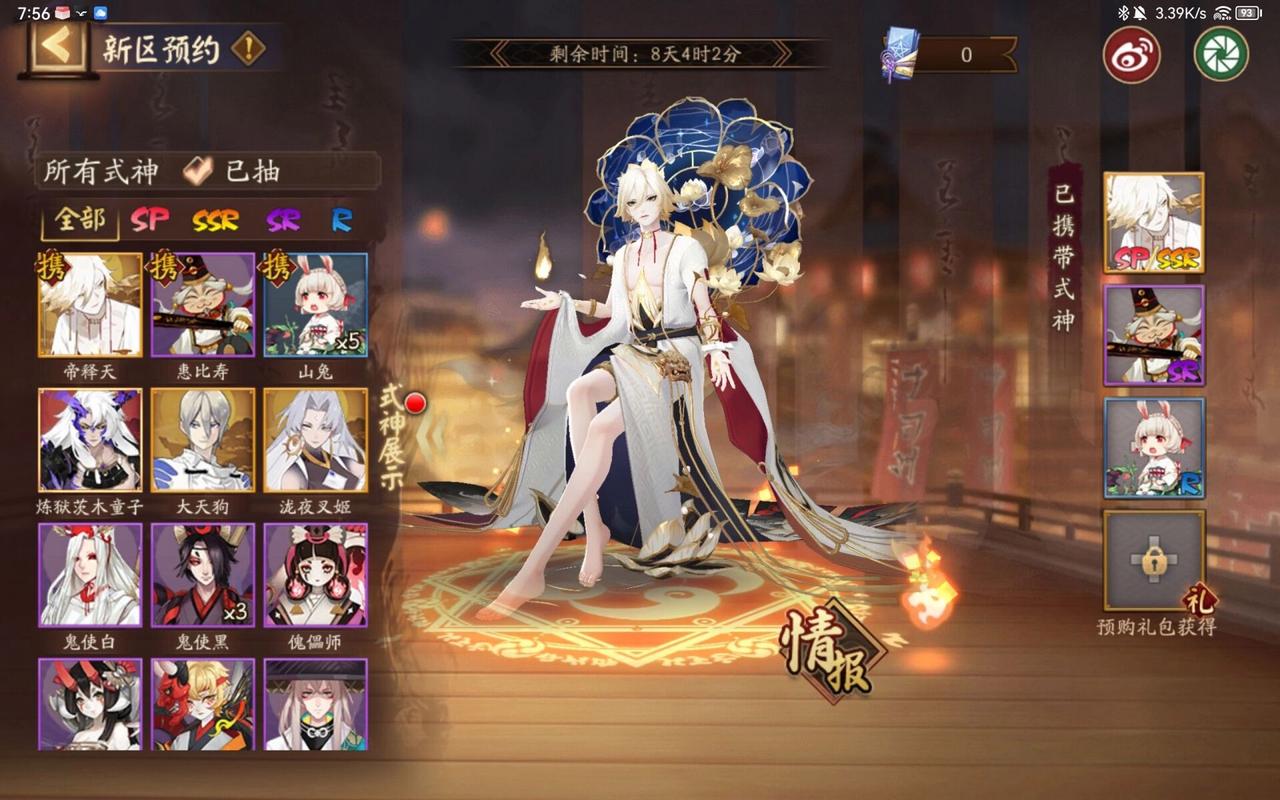Pick 山兔 from the shikigami grid
This screenshot has height=800, width=1280.
[x=315, y=305]
